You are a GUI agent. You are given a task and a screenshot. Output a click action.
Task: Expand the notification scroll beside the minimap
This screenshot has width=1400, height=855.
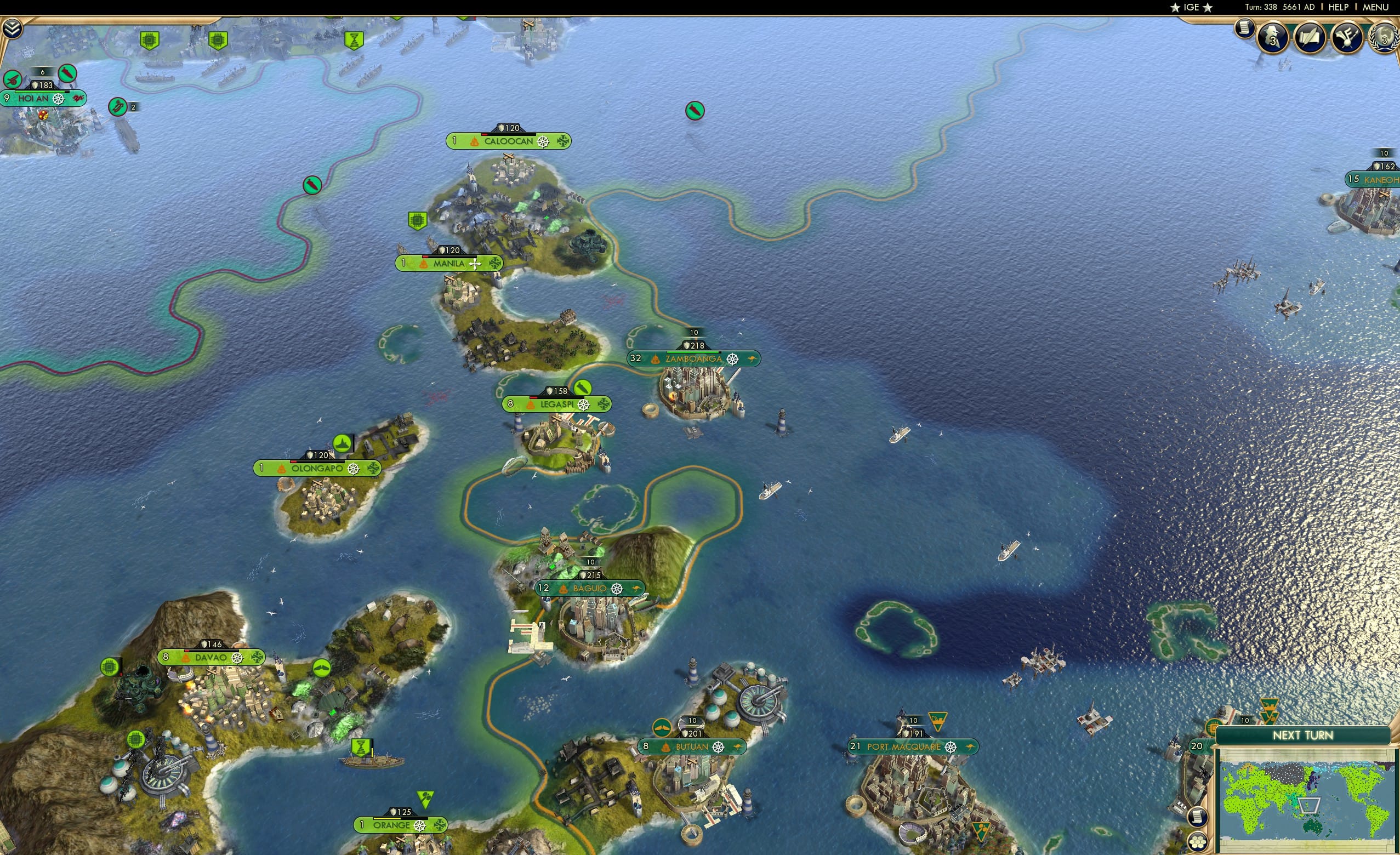pos(1198,817)
